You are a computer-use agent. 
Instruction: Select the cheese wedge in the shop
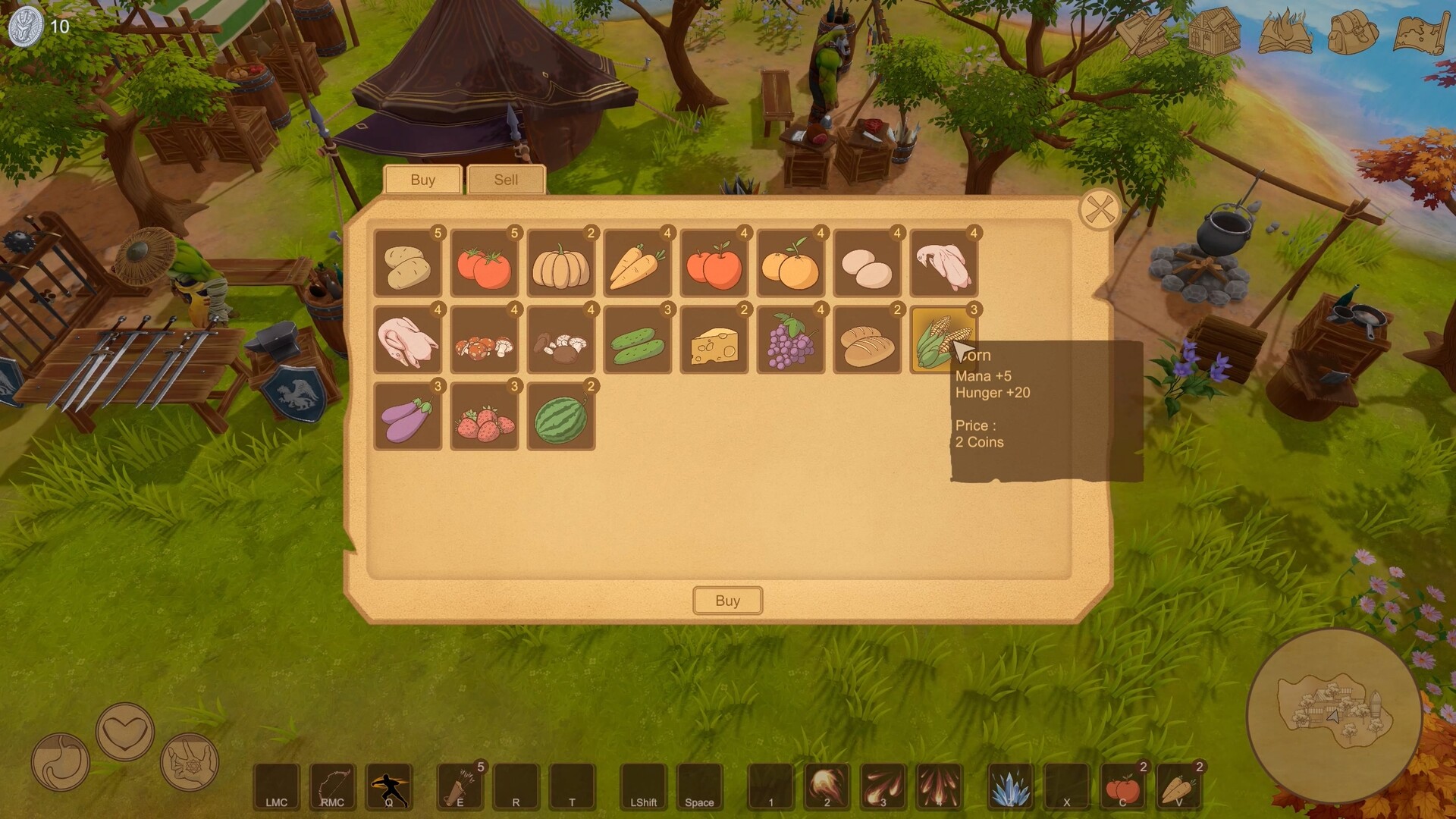coord(714,341)
